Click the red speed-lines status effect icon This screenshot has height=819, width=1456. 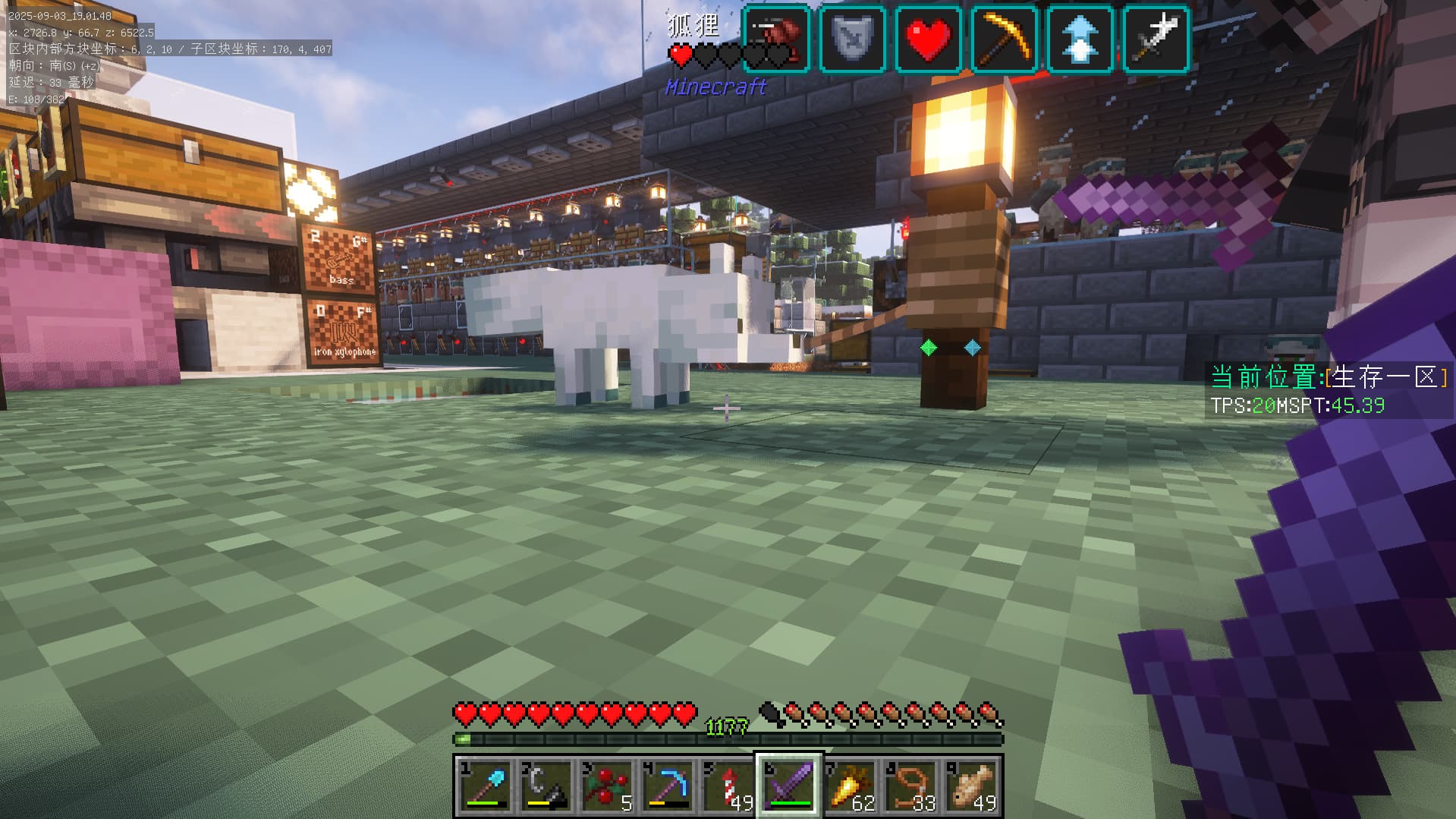(776, 39)
